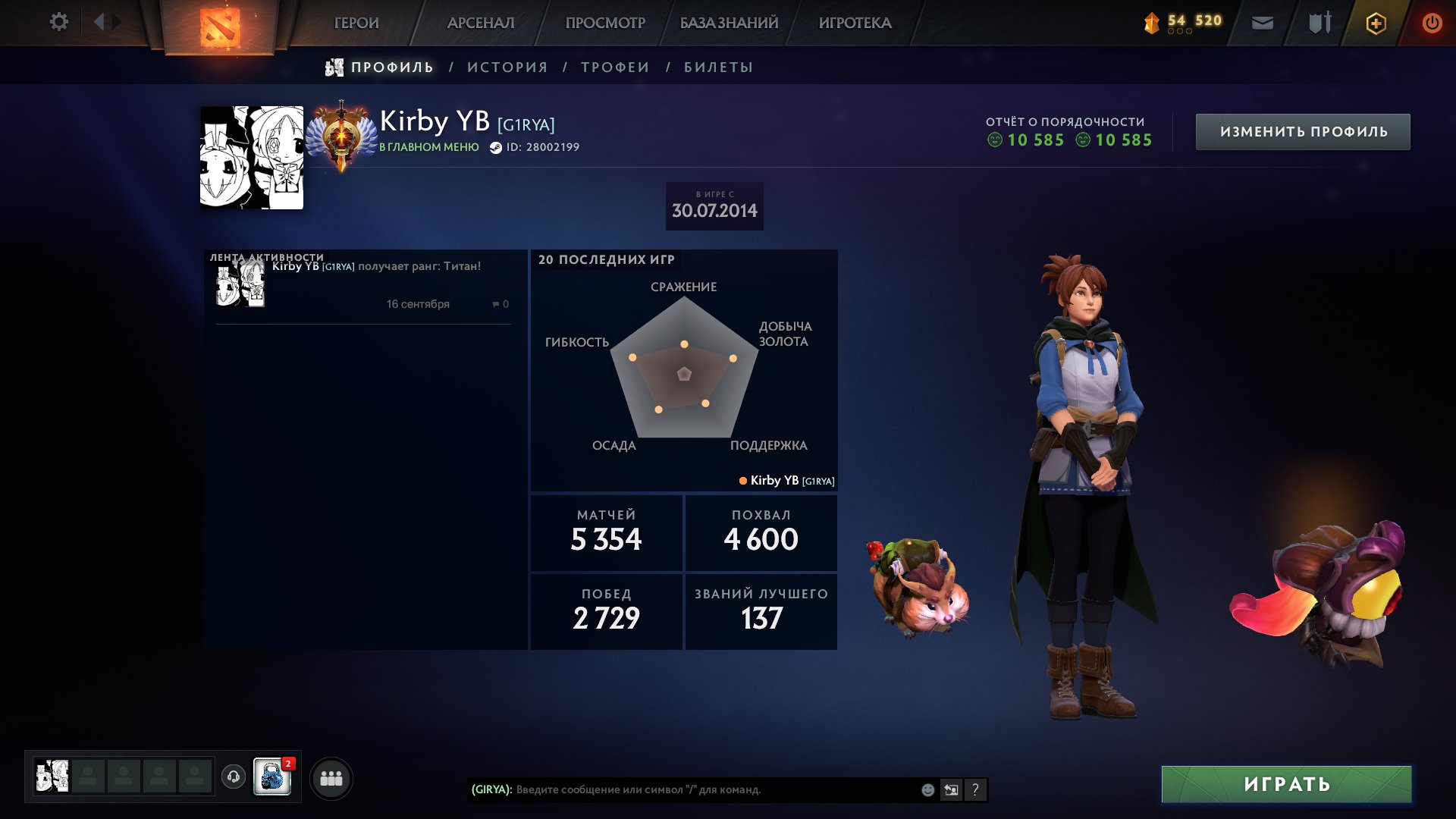Switch to the БИЛЕТЫ tab

coord(718,67)
